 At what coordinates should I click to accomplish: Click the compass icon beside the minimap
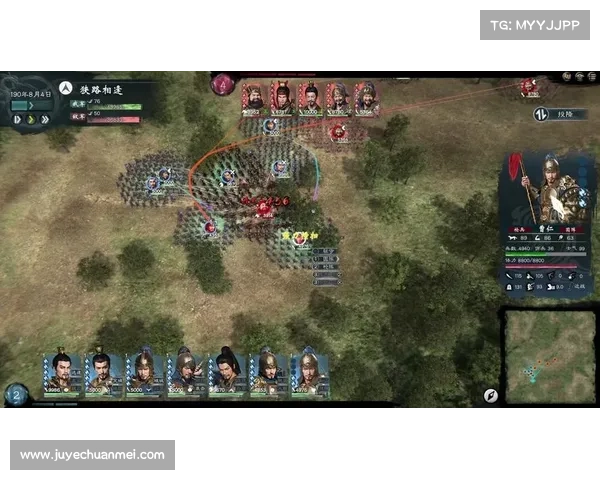pyautogui.click(x=490, y=395)
